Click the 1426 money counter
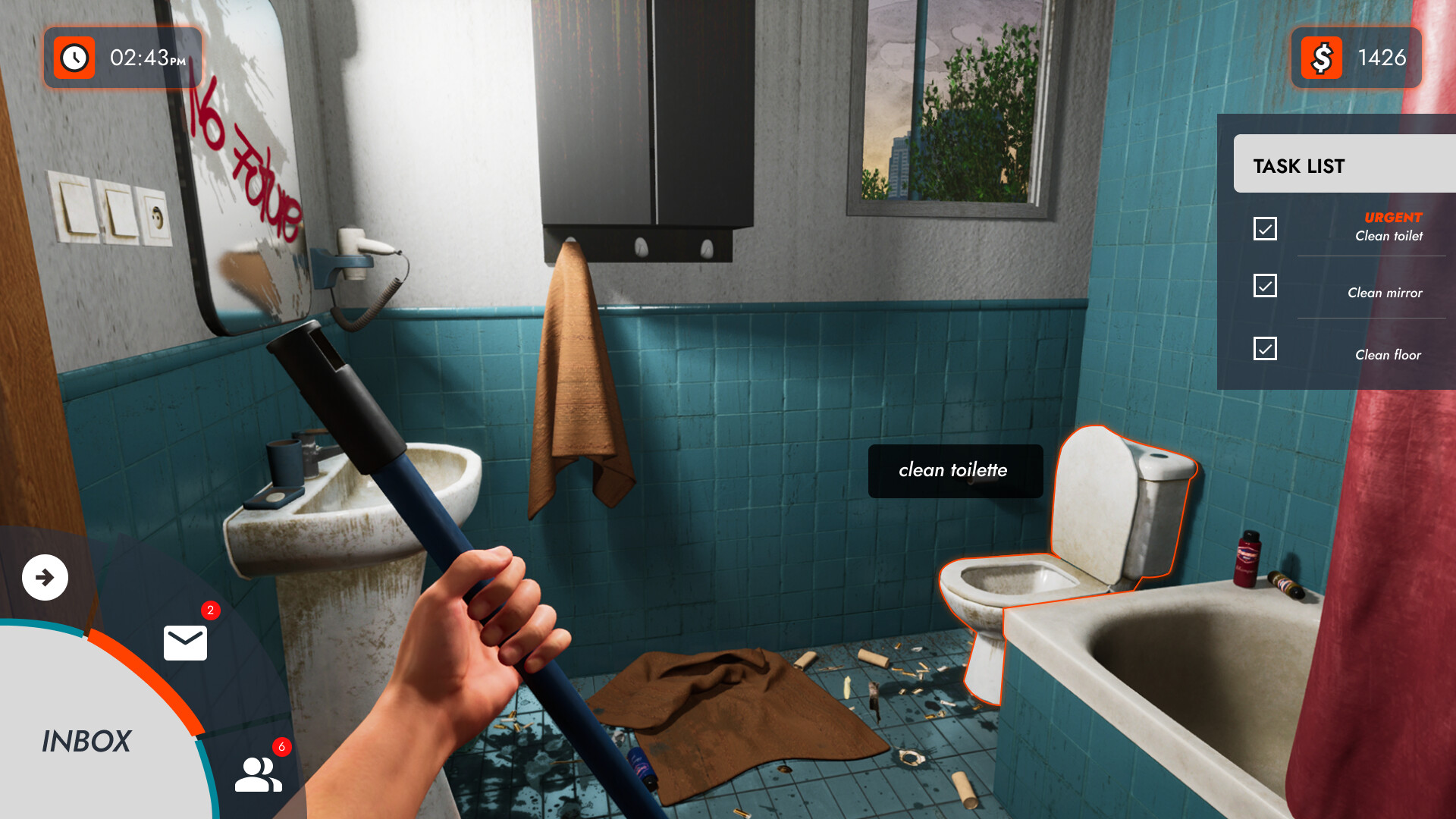This screenshot has height=819, width=1456. pyautogui.click(x=1383, y=56)
